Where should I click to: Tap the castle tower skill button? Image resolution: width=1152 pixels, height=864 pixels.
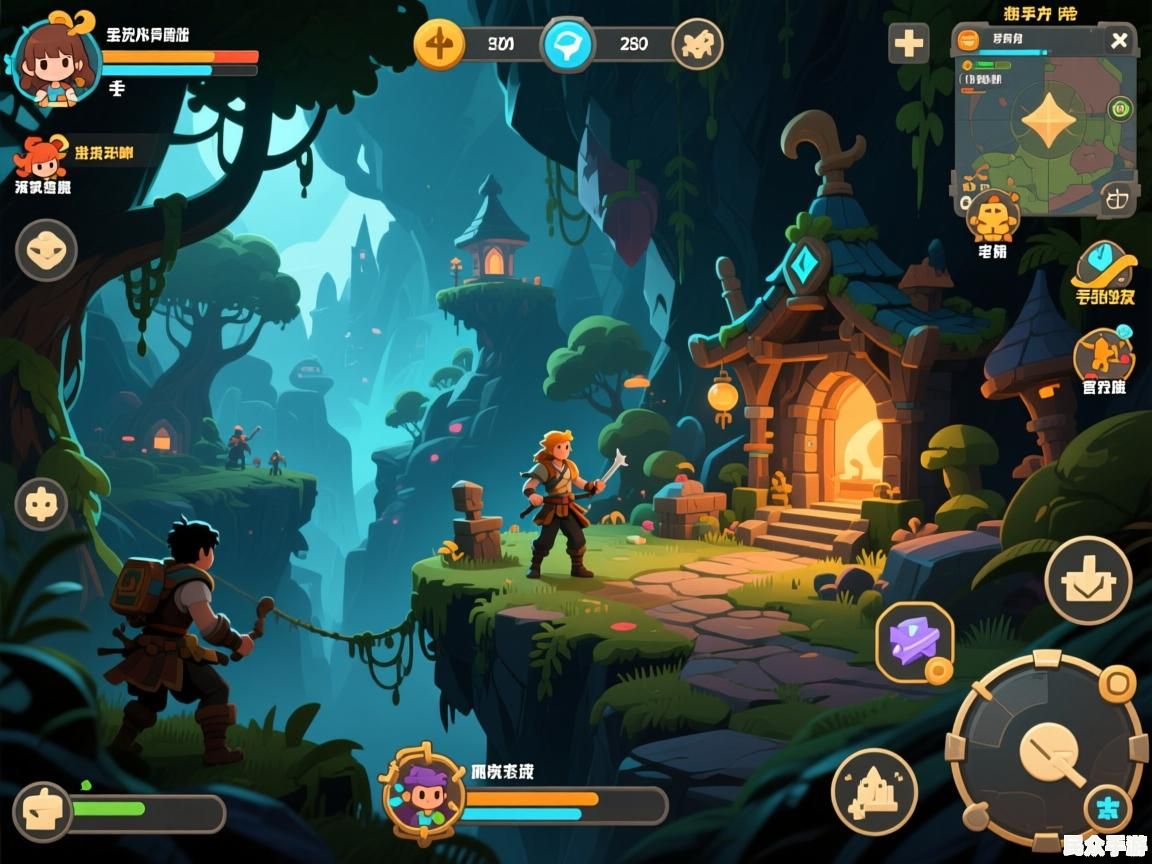point(874,792)
